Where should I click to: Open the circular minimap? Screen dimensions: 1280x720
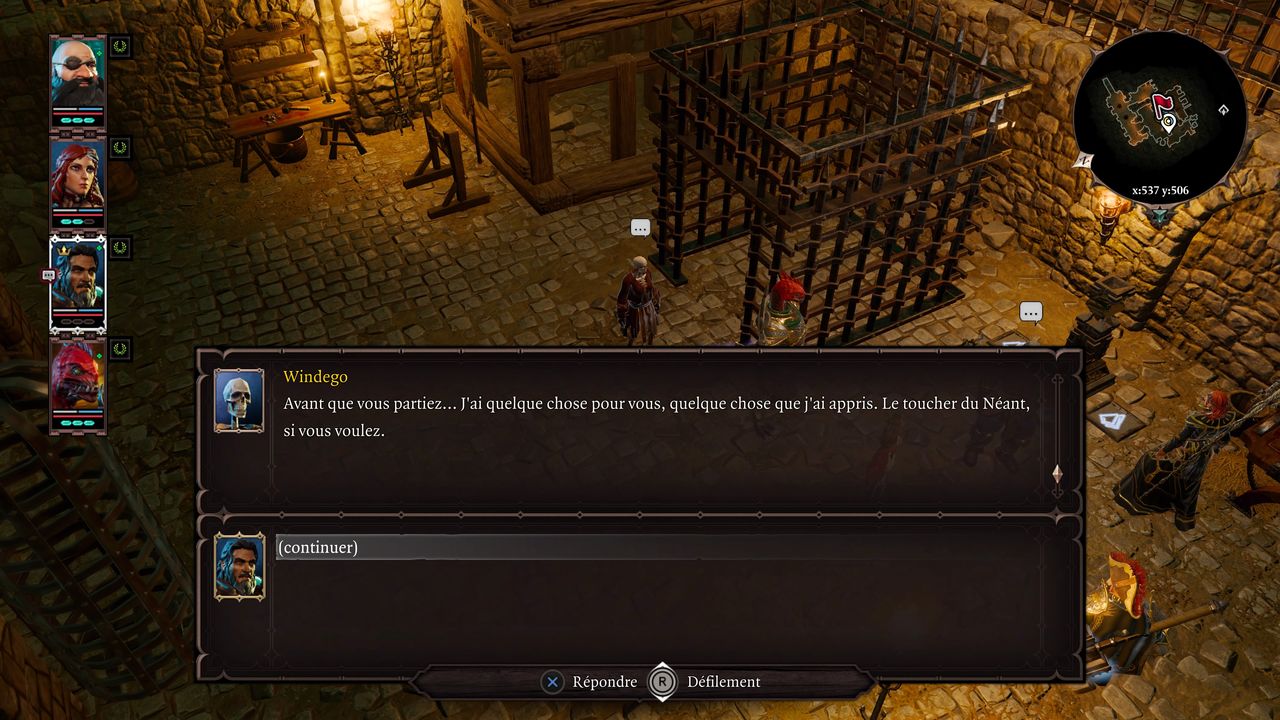[1159, 117]
